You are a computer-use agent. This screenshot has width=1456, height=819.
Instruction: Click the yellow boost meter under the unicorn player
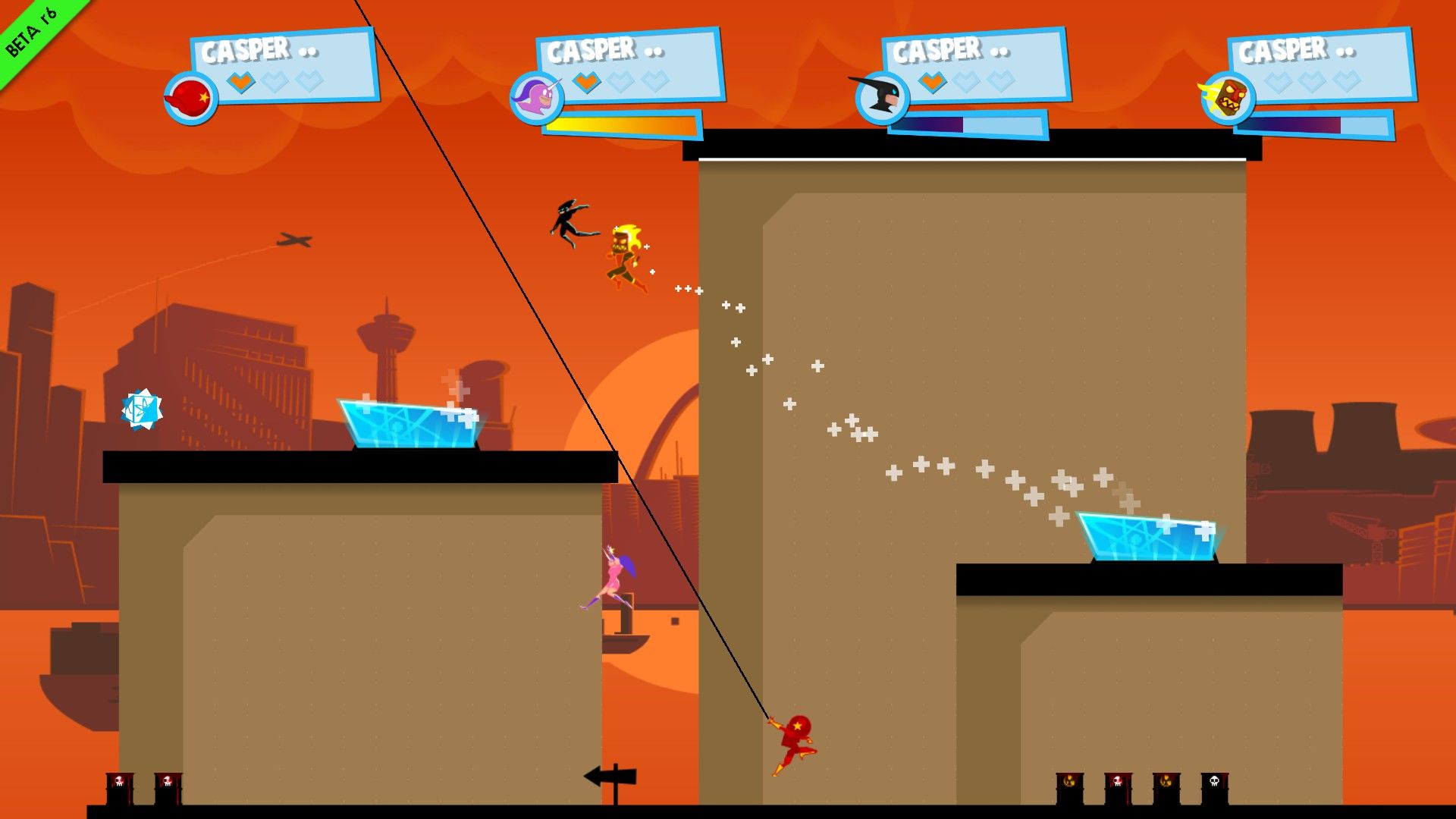click(x=618, y=124)
